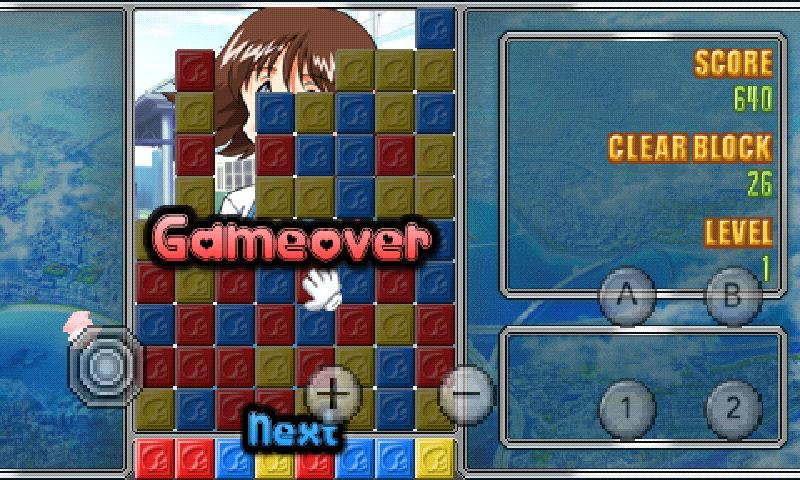Tap the virtual 1 button

pyautogui.click(x=627, y=408)
